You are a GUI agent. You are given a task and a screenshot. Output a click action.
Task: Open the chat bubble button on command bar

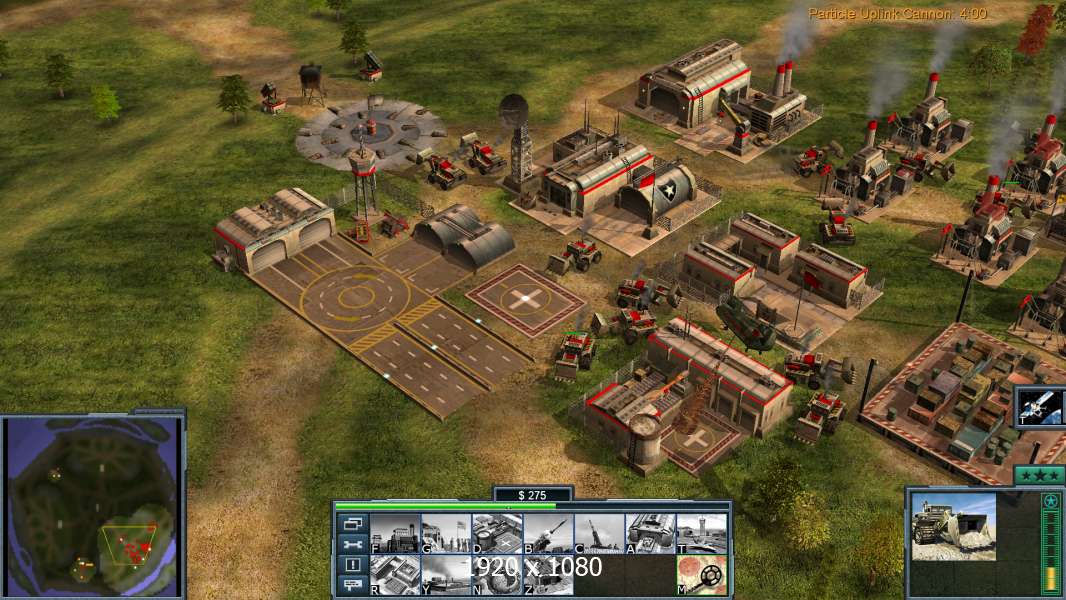[x=352, y=585]
